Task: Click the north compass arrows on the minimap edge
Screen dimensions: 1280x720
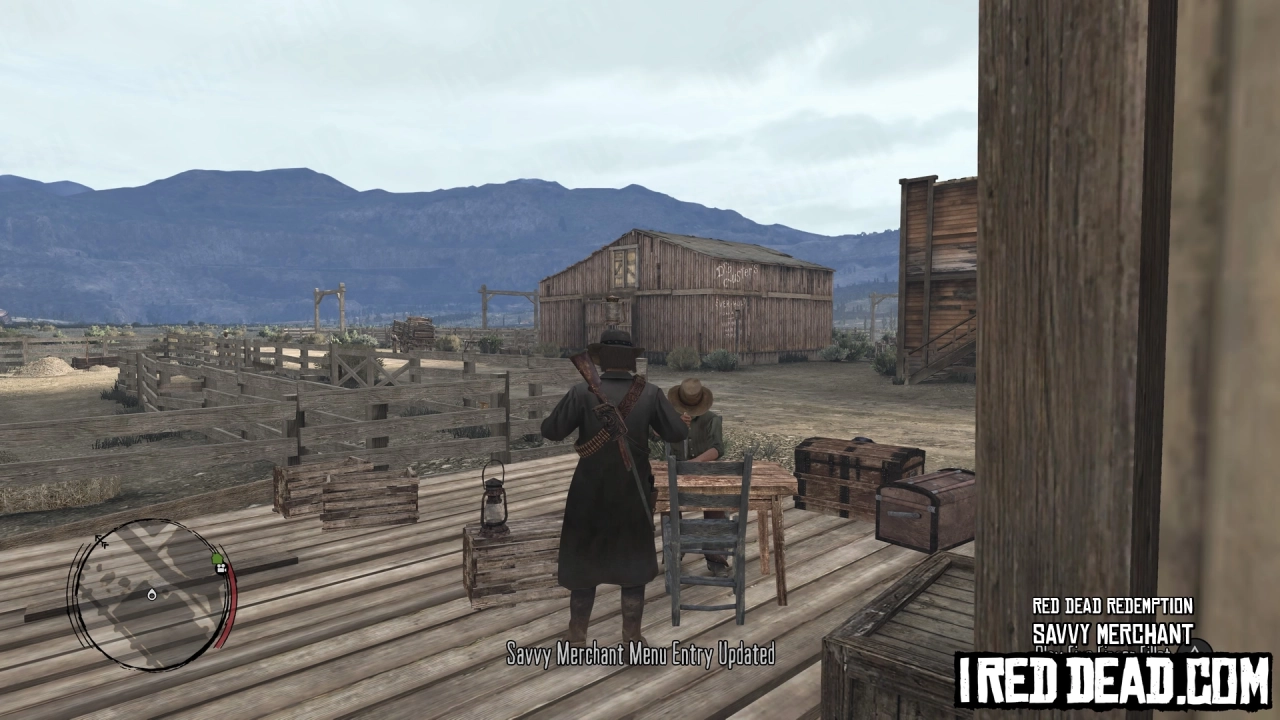Action: tap(101, 541)
